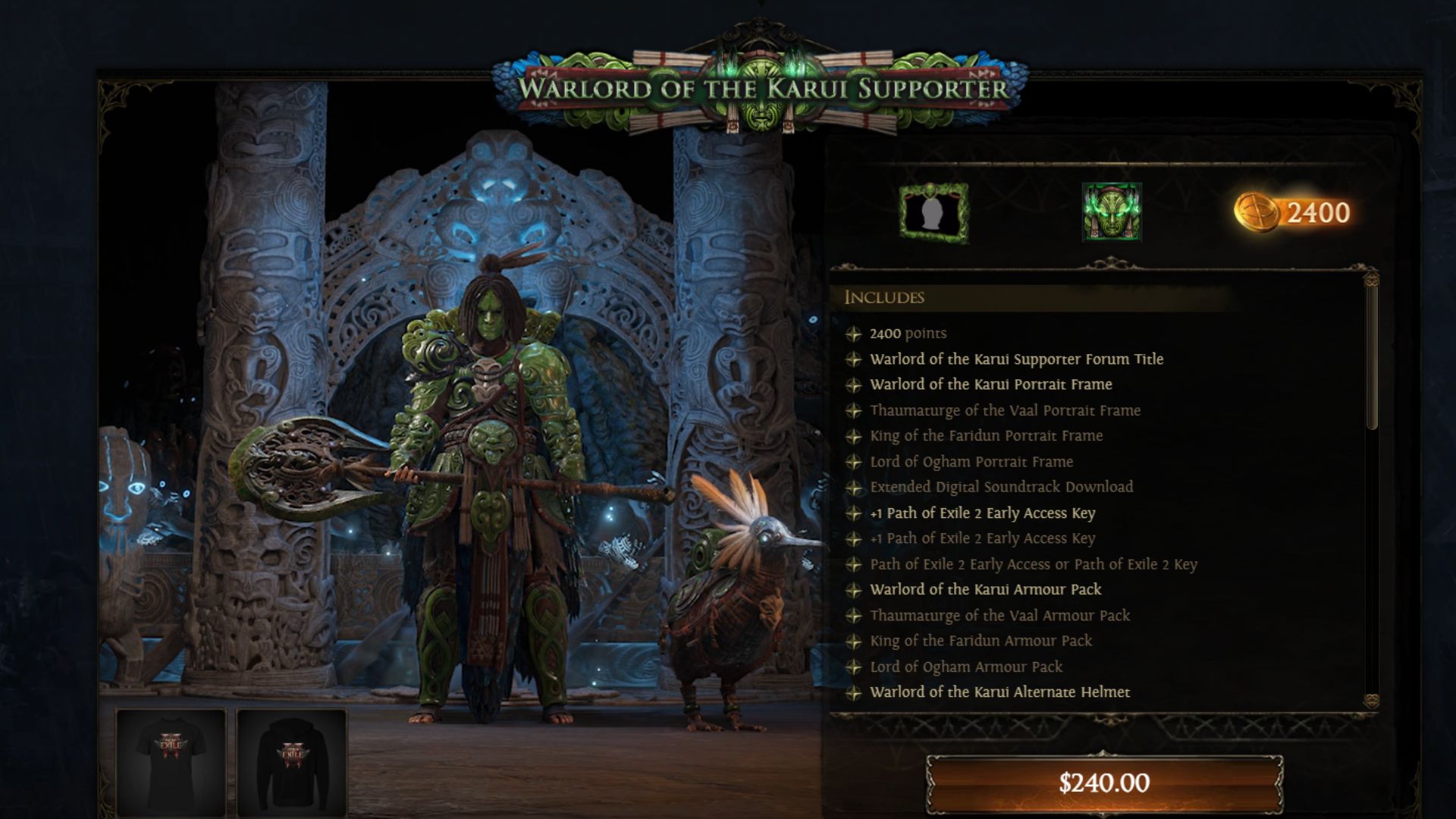Select Warlord of the Karui Portrait Frame entry
The height and width of the screenshot is (819, 1456).
click(990, 384)
